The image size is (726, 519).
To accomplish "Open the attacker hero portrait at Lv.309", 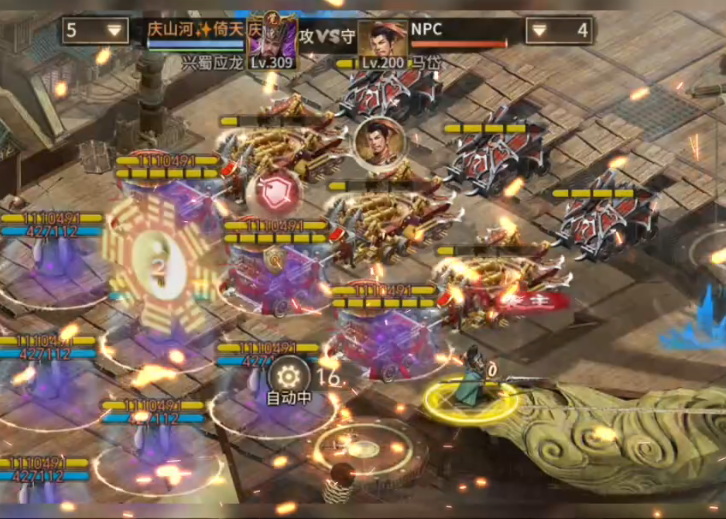I will [x=271, y=42].
